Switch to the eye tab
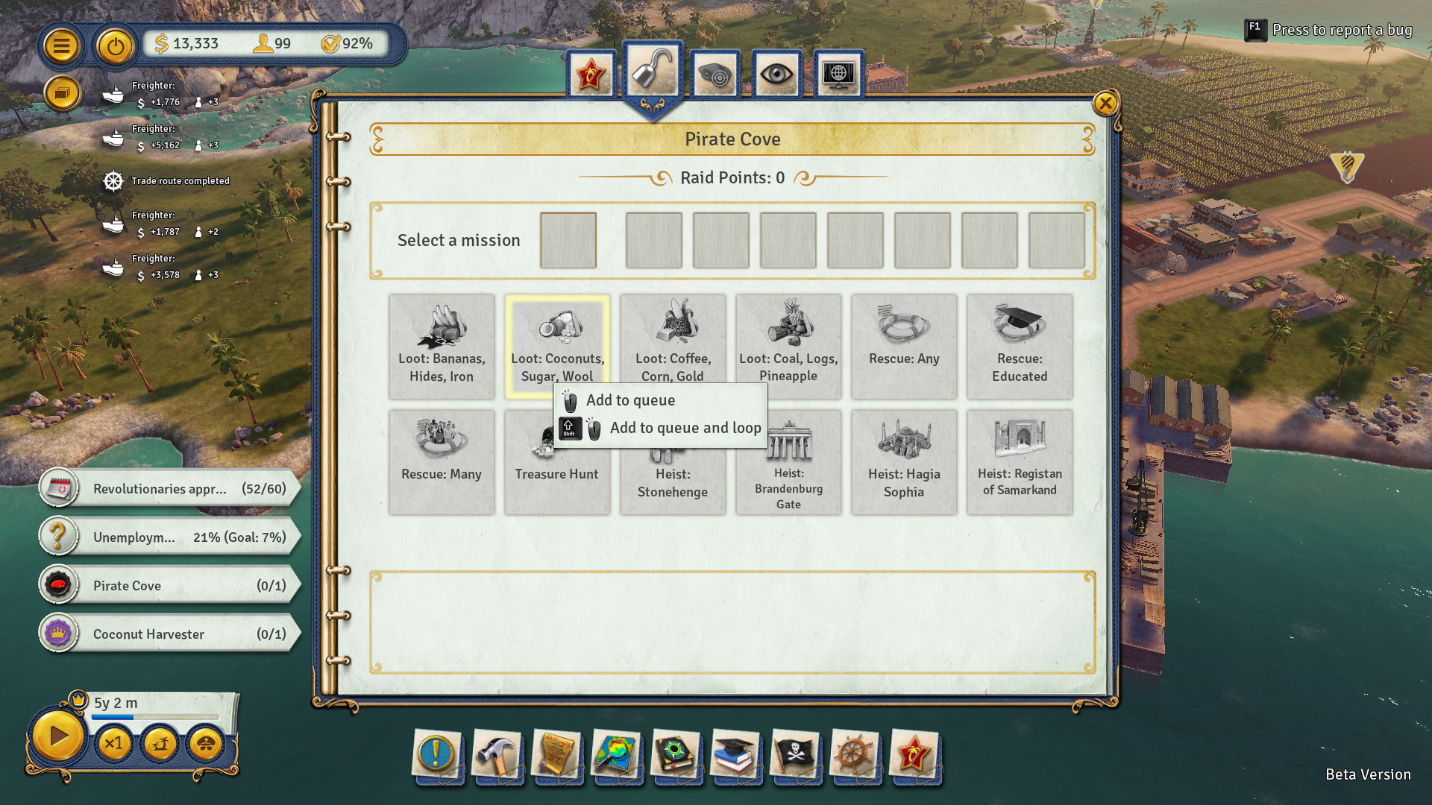The width and height of the screenshot is (1432, 805). point(776,74)
